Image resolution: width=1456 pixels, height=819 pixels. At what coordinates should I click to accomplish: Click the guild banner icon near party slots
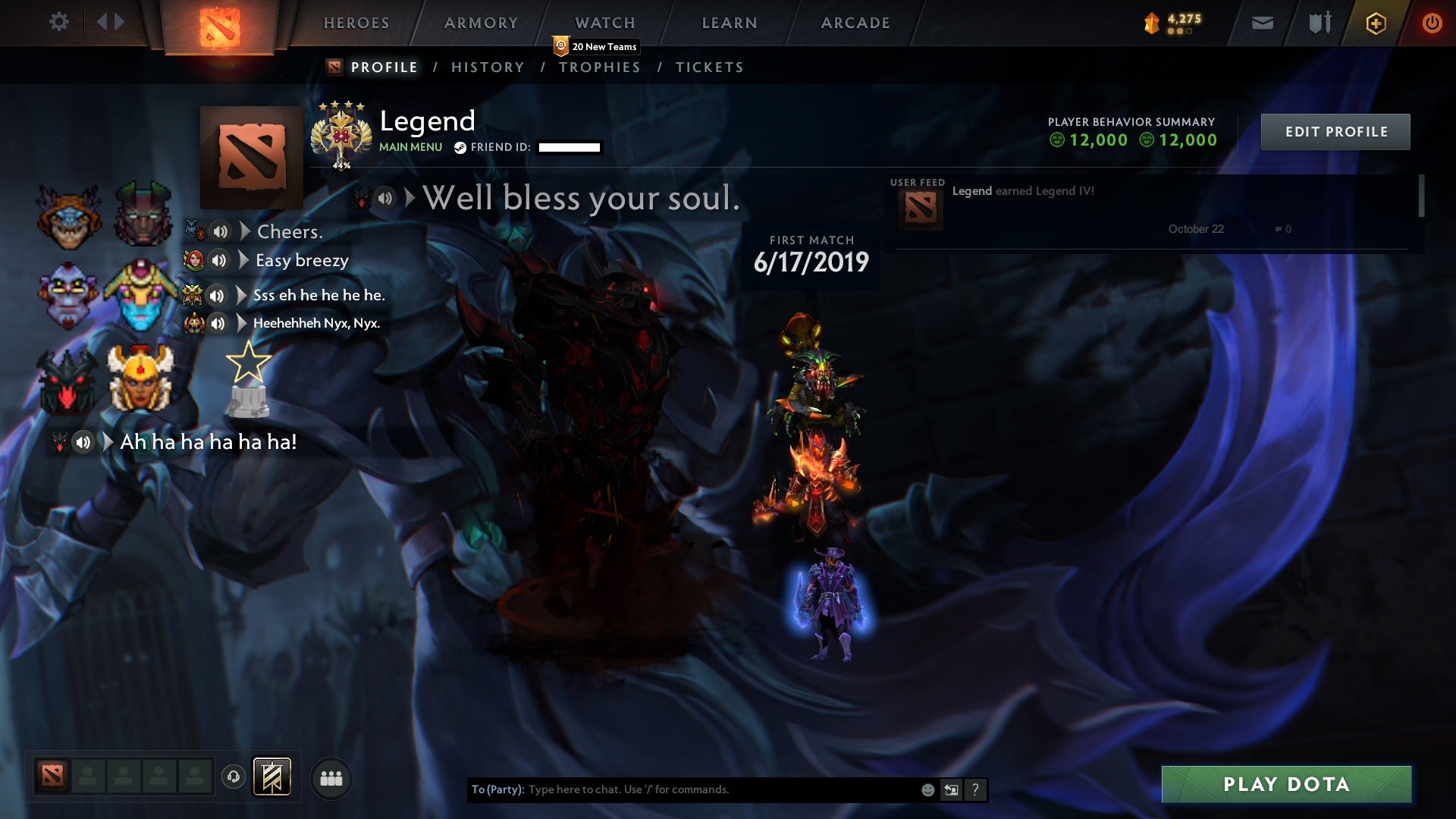click(x=273, y=777)
